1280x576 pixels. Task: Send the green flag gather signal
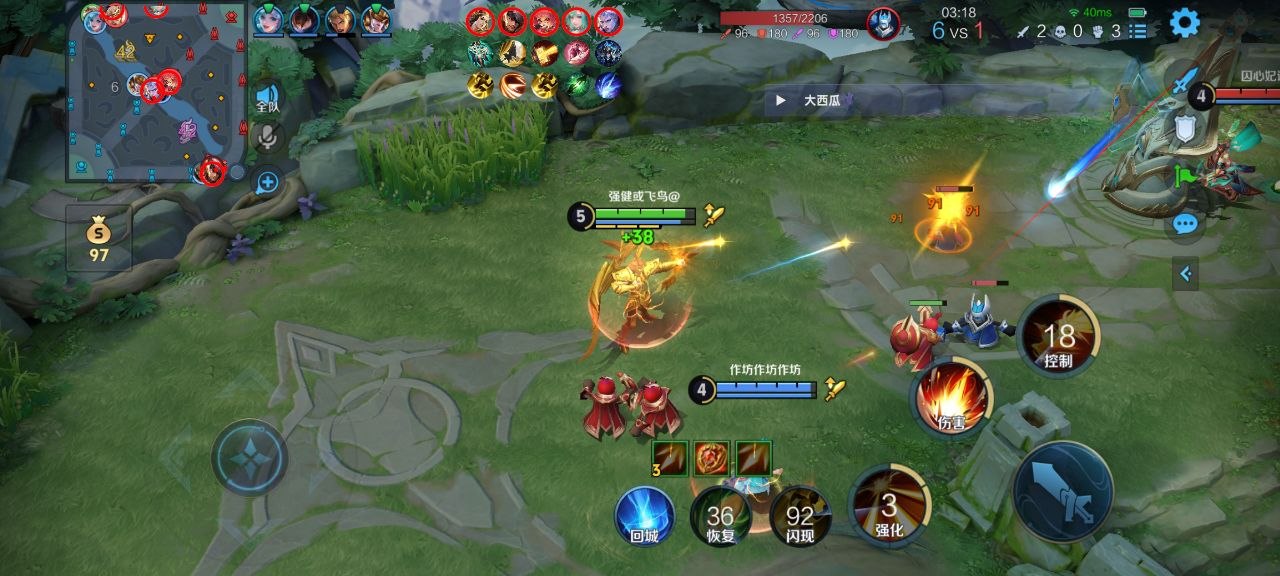click(1186, 176)
